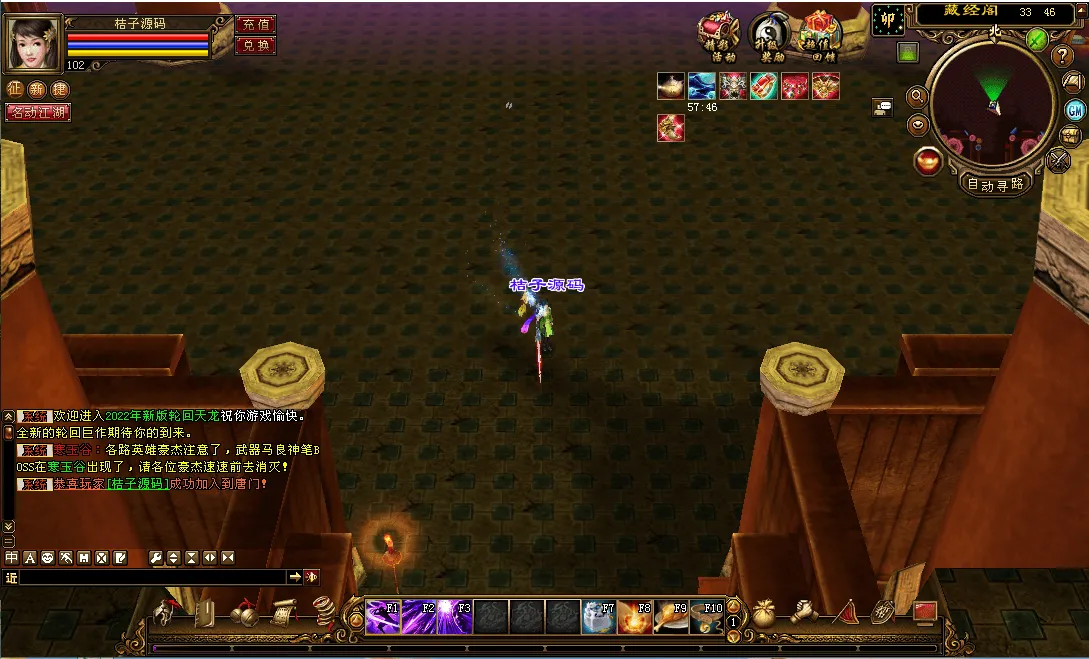Focus the chat input field
The width and height of the screenshot is (1089, 659).
point(150,577)
